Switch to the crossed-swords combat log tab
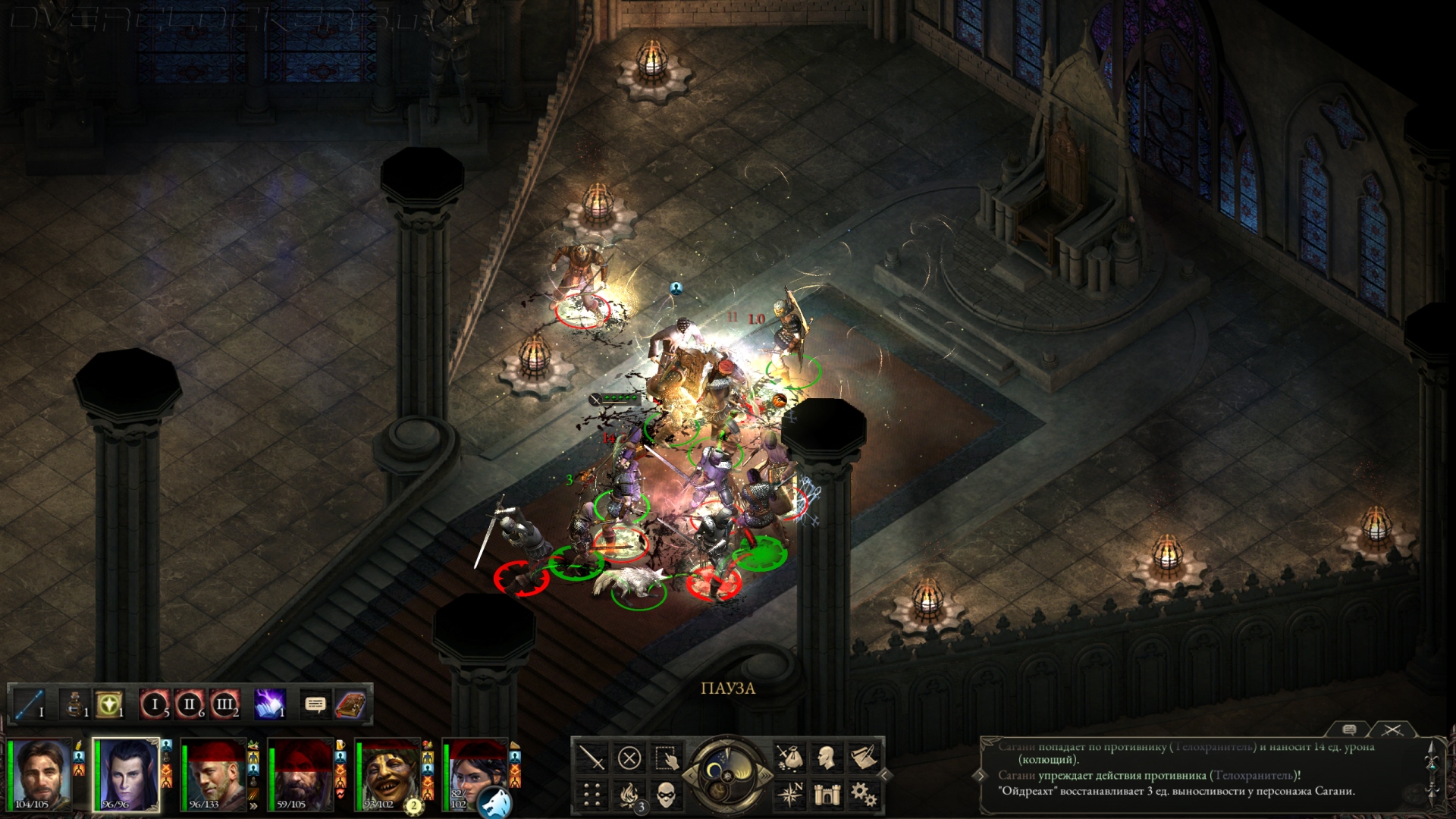This screenshot has height=819, width=1456. point(1392,730)
